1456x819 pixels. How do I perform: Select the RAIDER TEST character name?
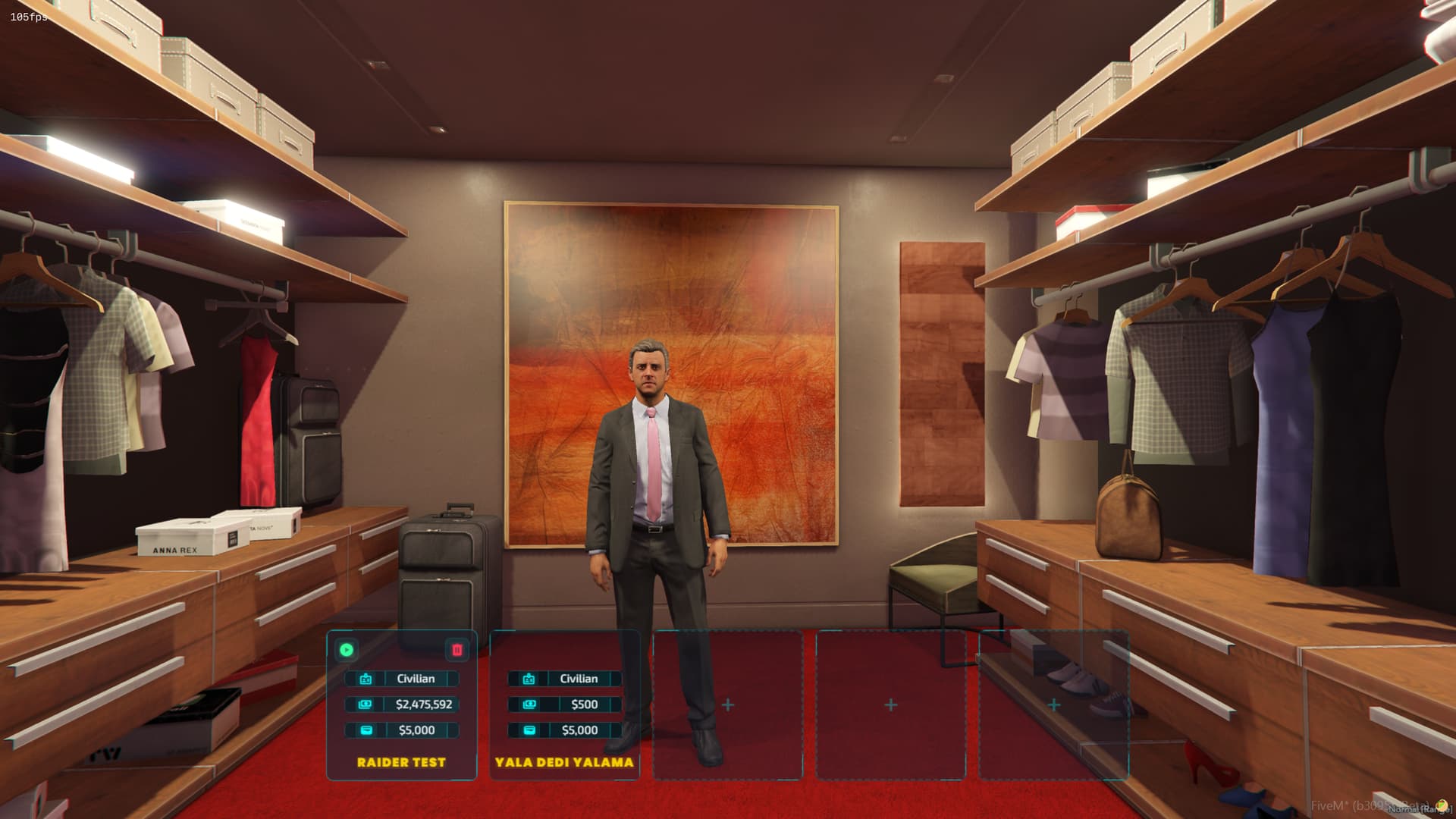(x=401, y=763)
